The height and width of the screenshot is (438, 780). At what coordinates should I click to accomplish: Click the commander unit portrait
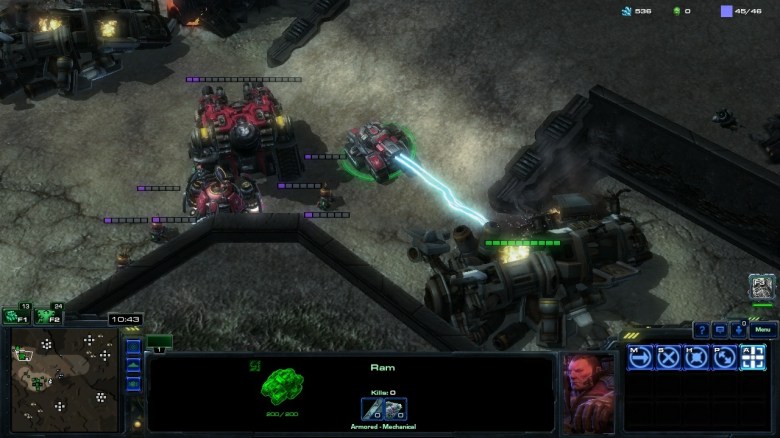588,392
